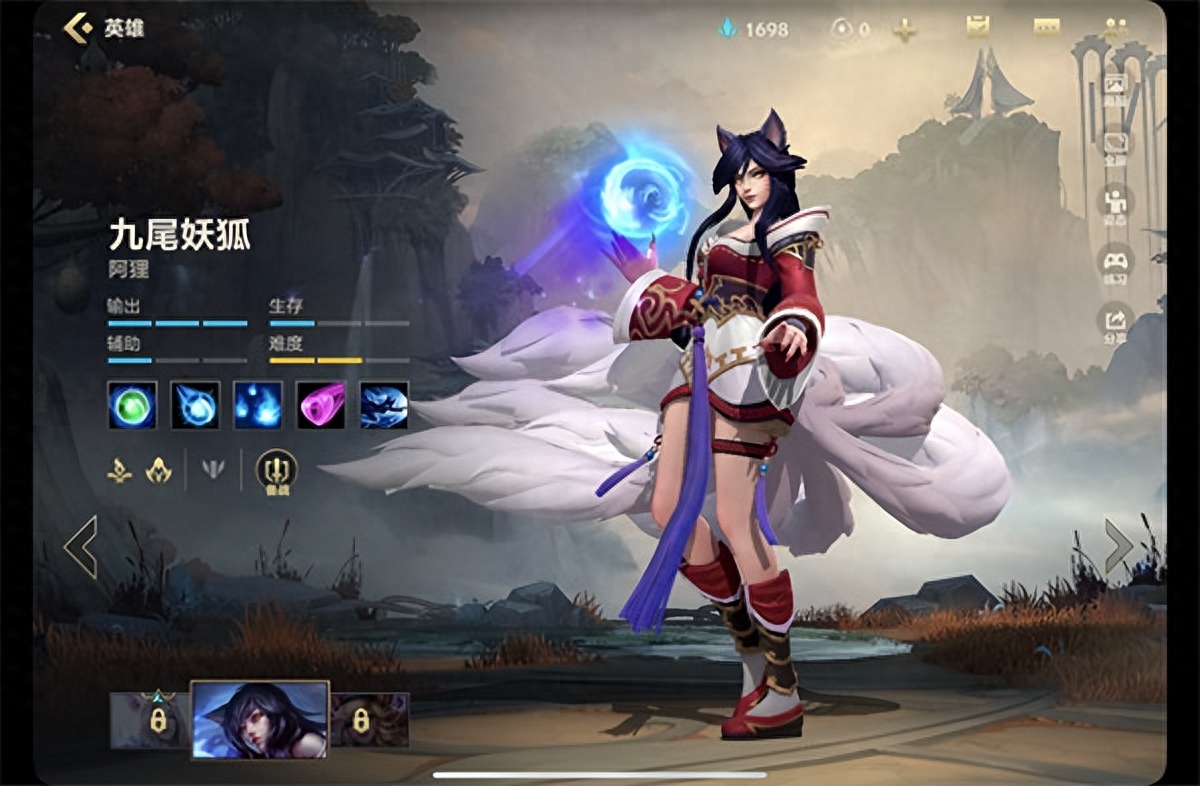Screen dimensions: 1200x786
Task: Open the gamepad practice button
Action: point(1114,262)
